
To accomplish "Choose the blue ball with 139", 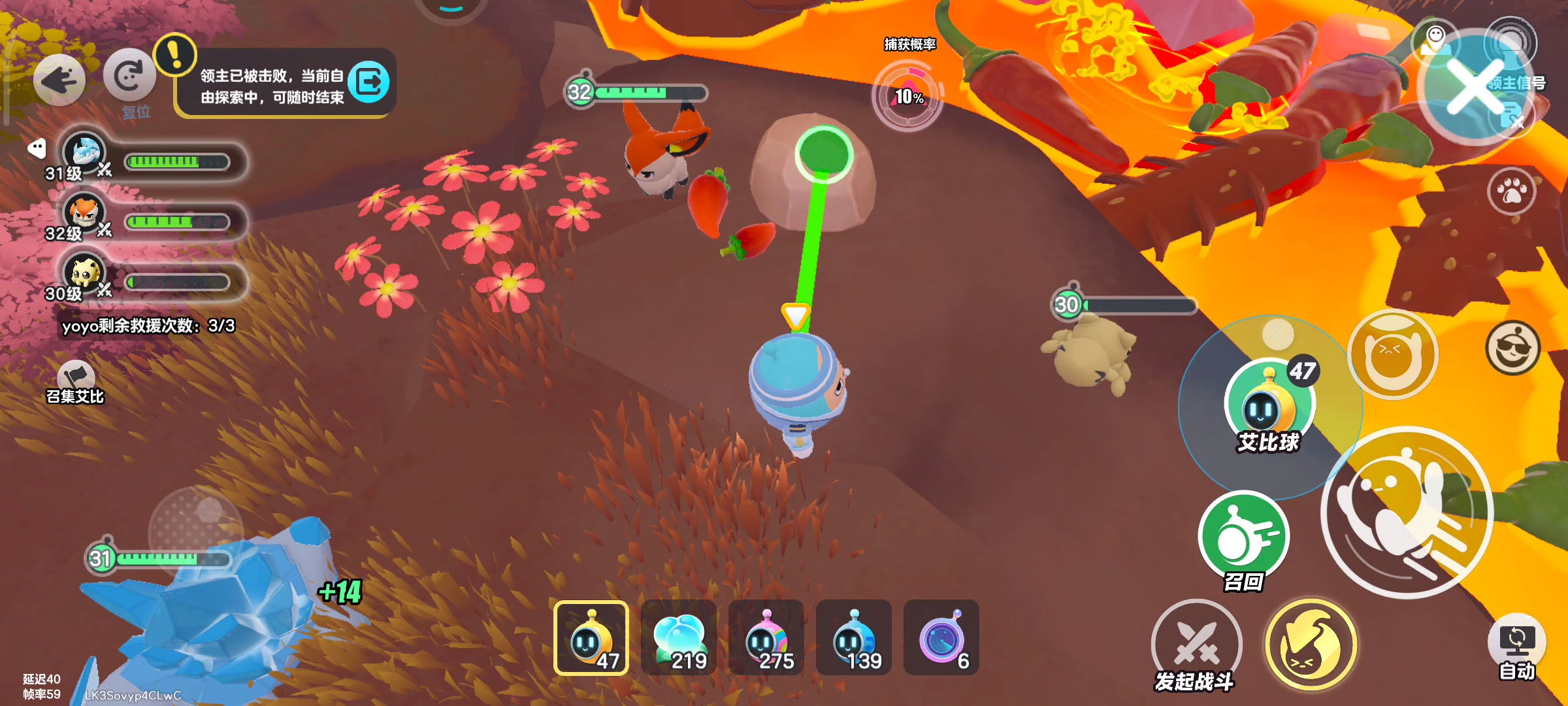I will tap(854, 638).
